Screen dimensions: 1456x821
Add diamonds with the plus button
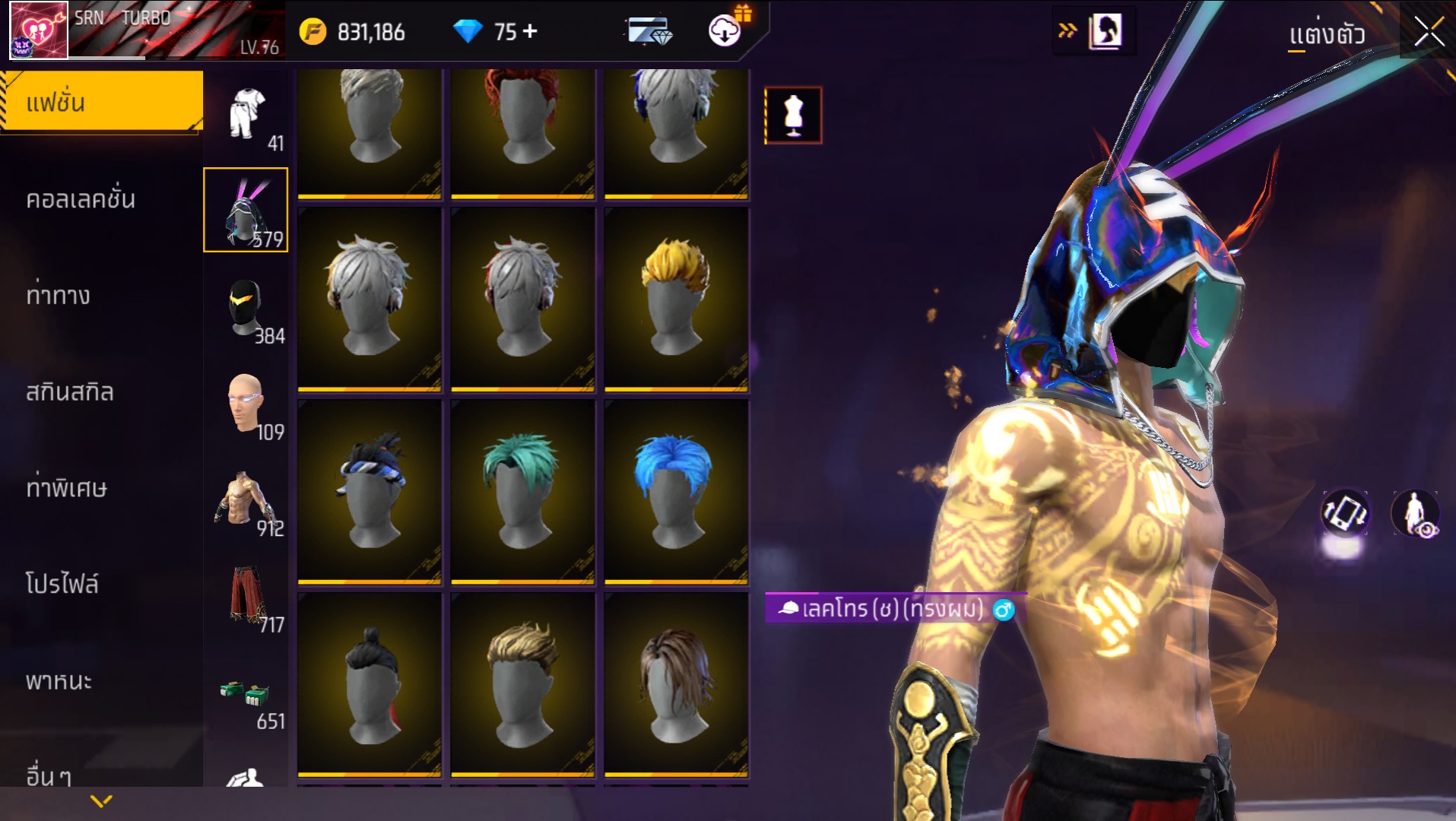point(531,31)
